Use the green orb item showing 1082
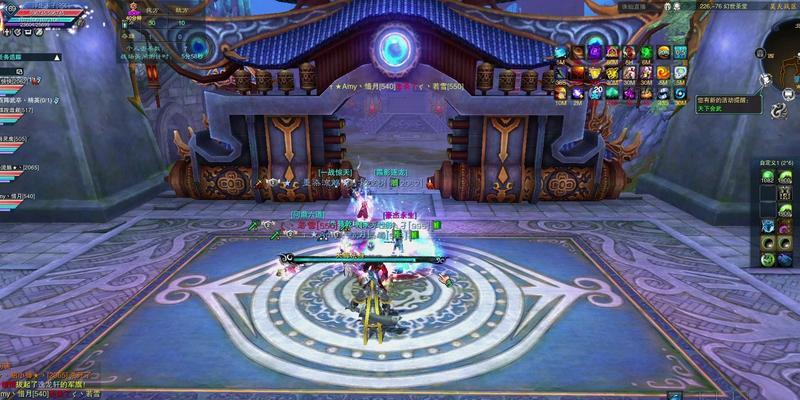The image size is (800, 400). click(768, 177)
